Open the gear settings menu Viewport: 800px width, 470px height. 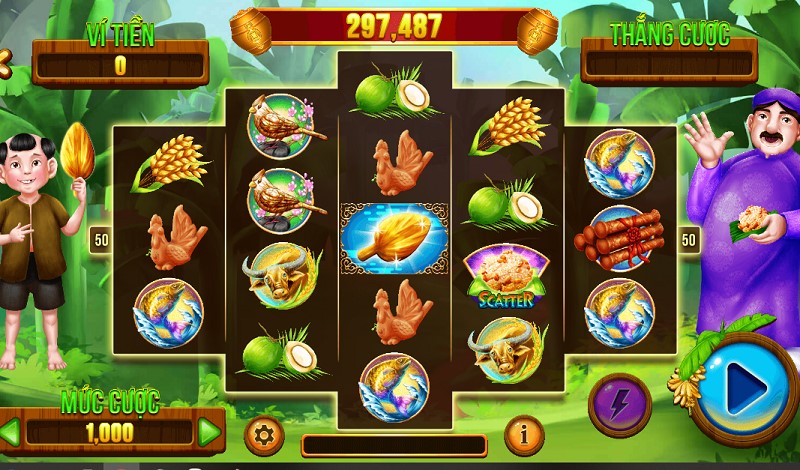coord(264,436)
